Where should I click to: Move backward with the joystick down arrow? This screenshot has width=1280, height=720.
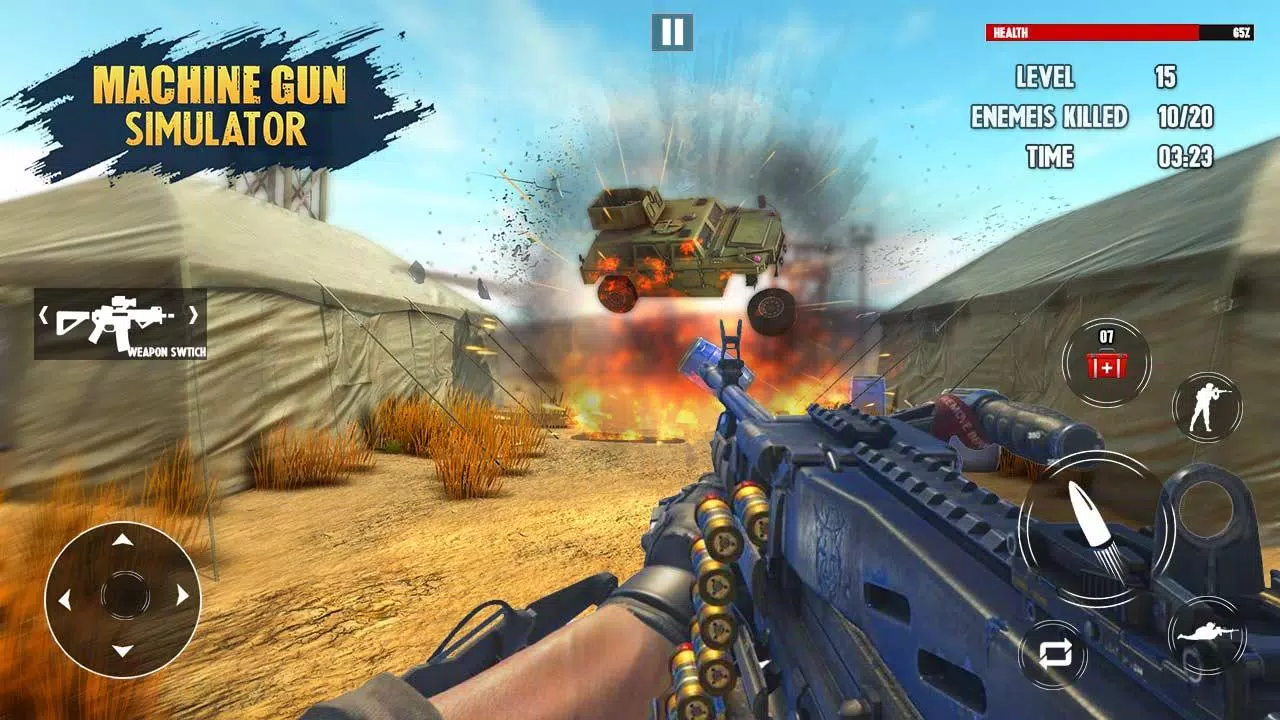122,651
